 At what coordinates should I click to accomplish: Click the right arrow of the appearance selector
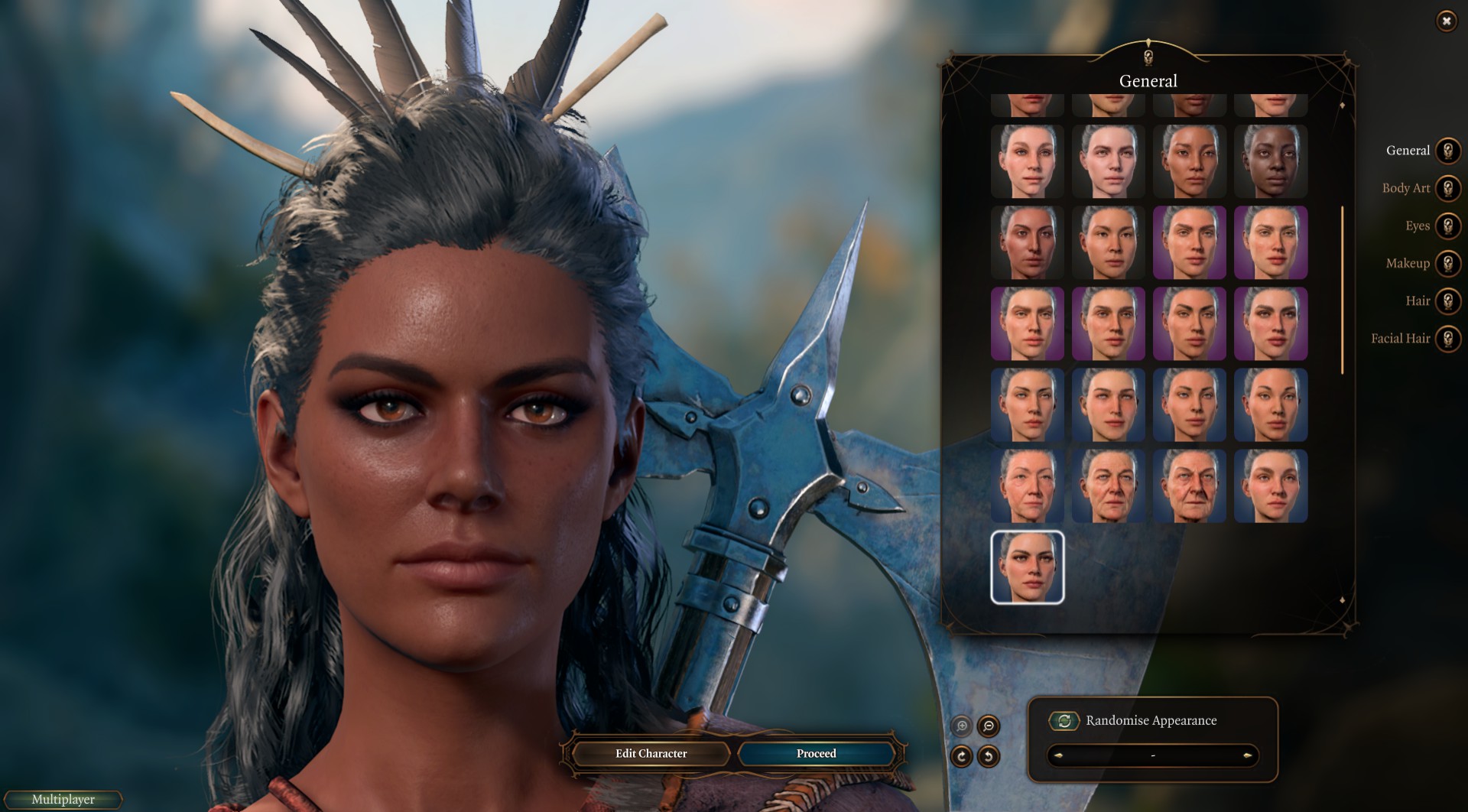(1247, 755)
